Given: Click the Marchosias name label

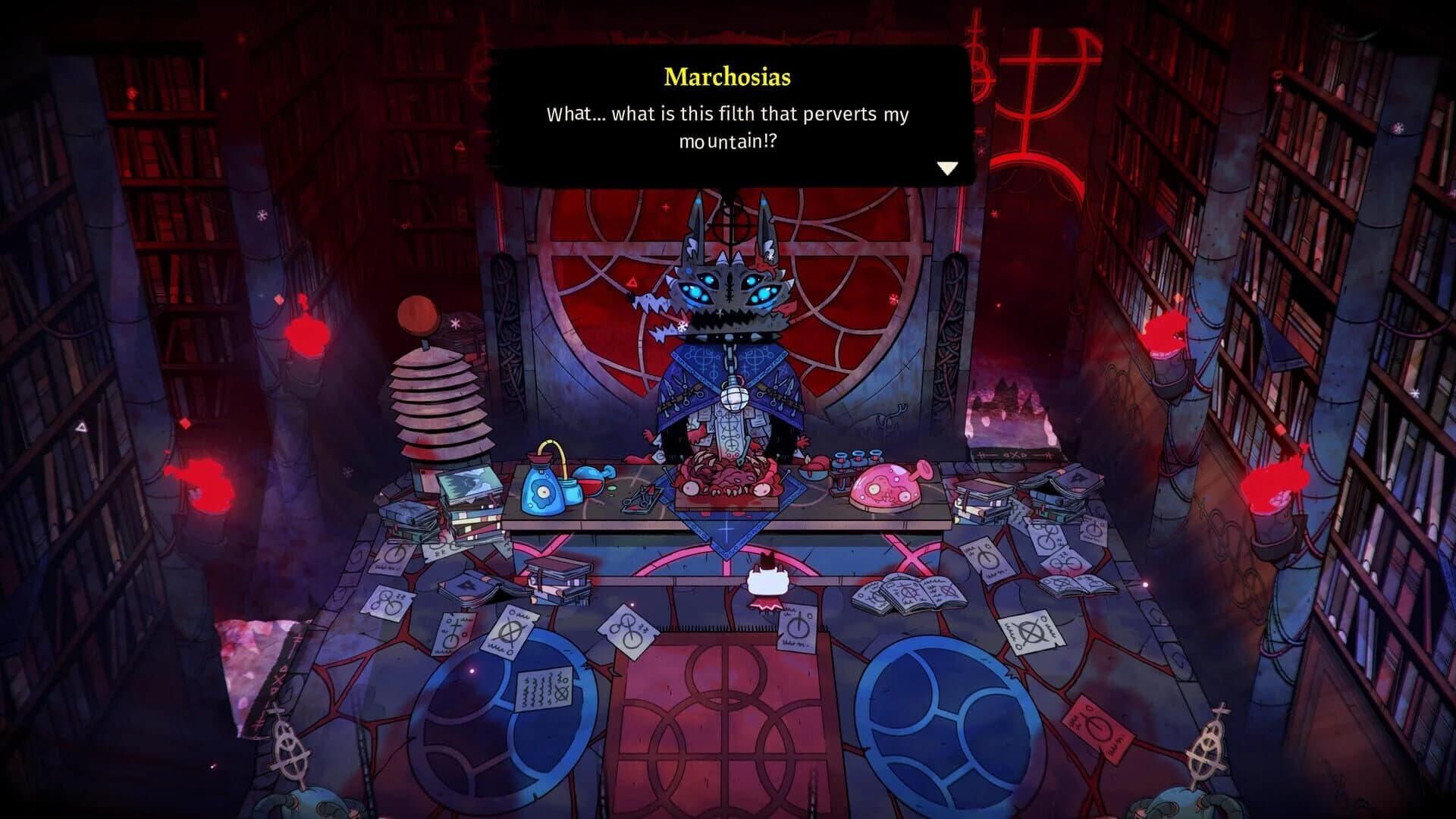Looking at the screenshot, I should click(x=726, y=76).
